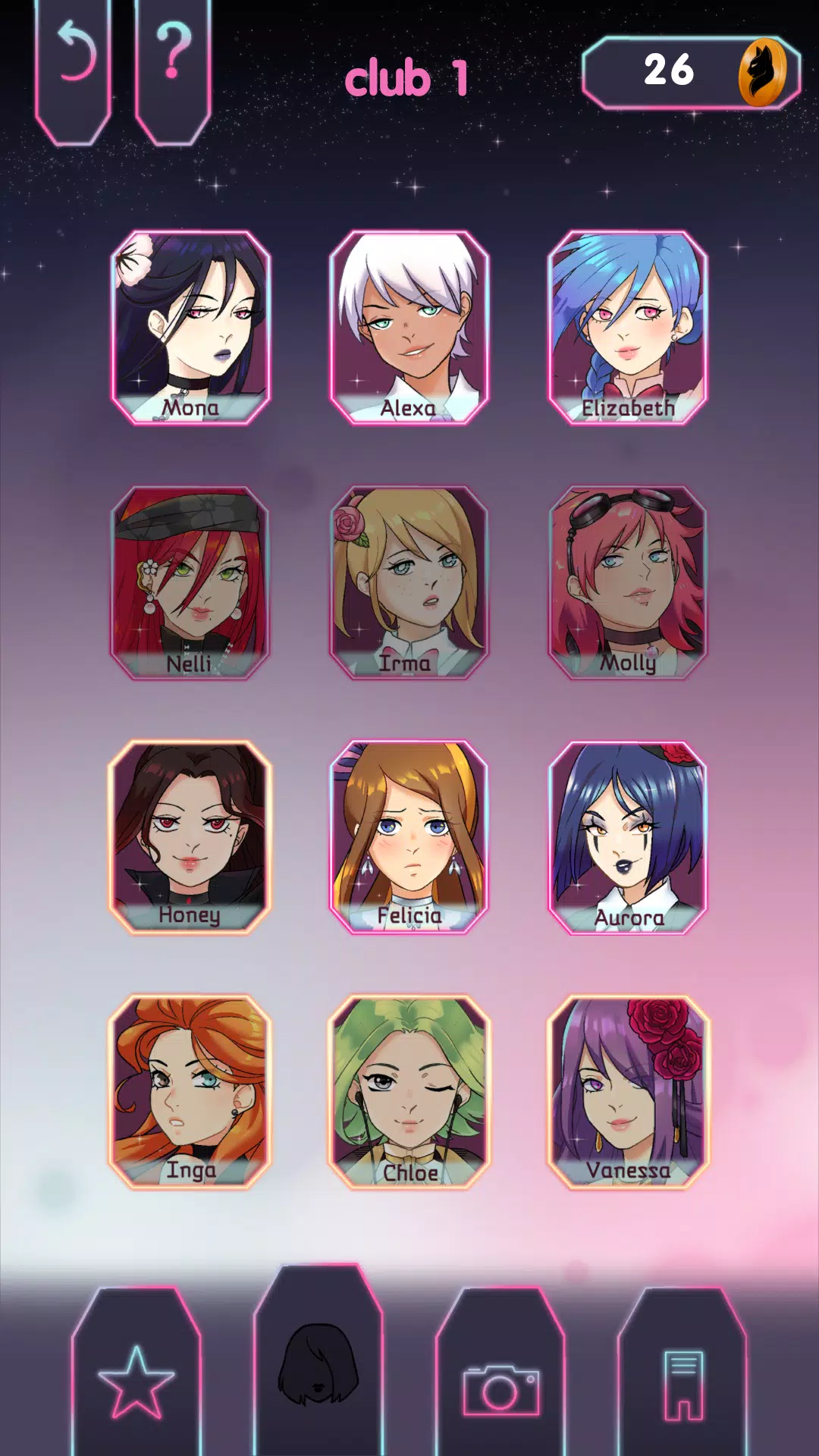Pick Elizabeth's portrait tile

[628, 328]
